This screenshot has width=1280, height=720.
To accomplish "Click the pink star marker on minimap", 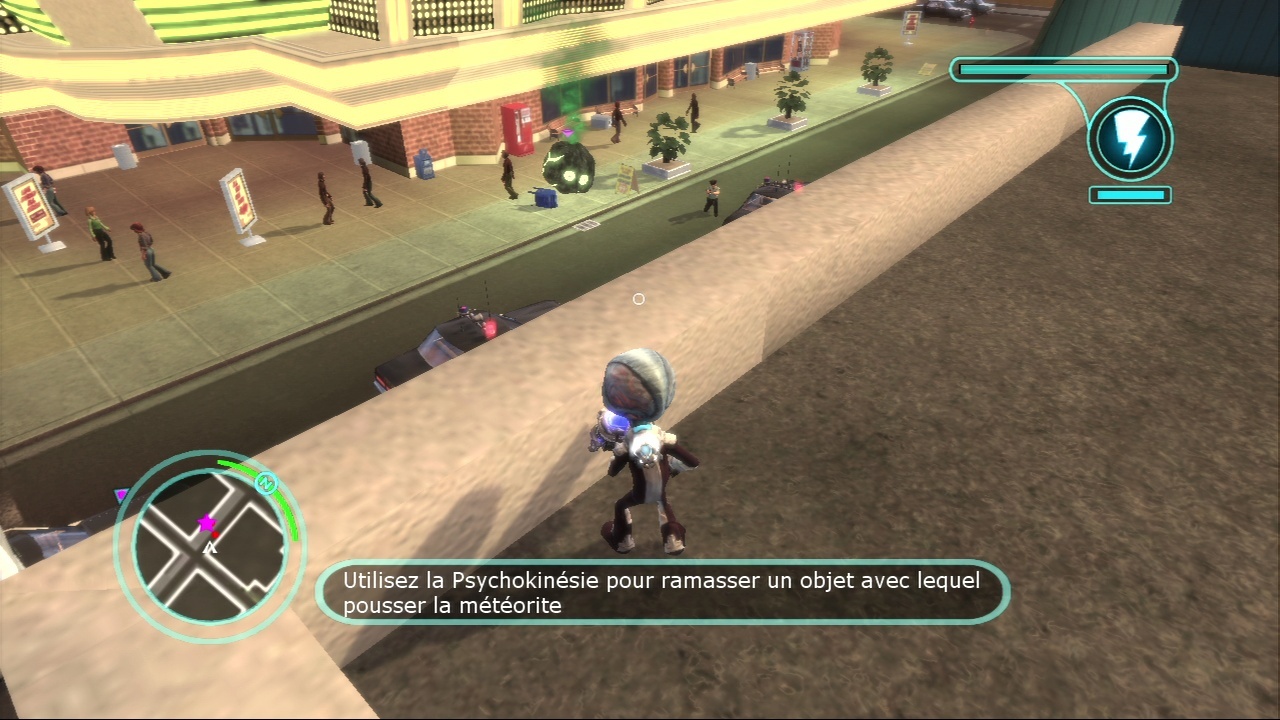I will pos(207,523).
